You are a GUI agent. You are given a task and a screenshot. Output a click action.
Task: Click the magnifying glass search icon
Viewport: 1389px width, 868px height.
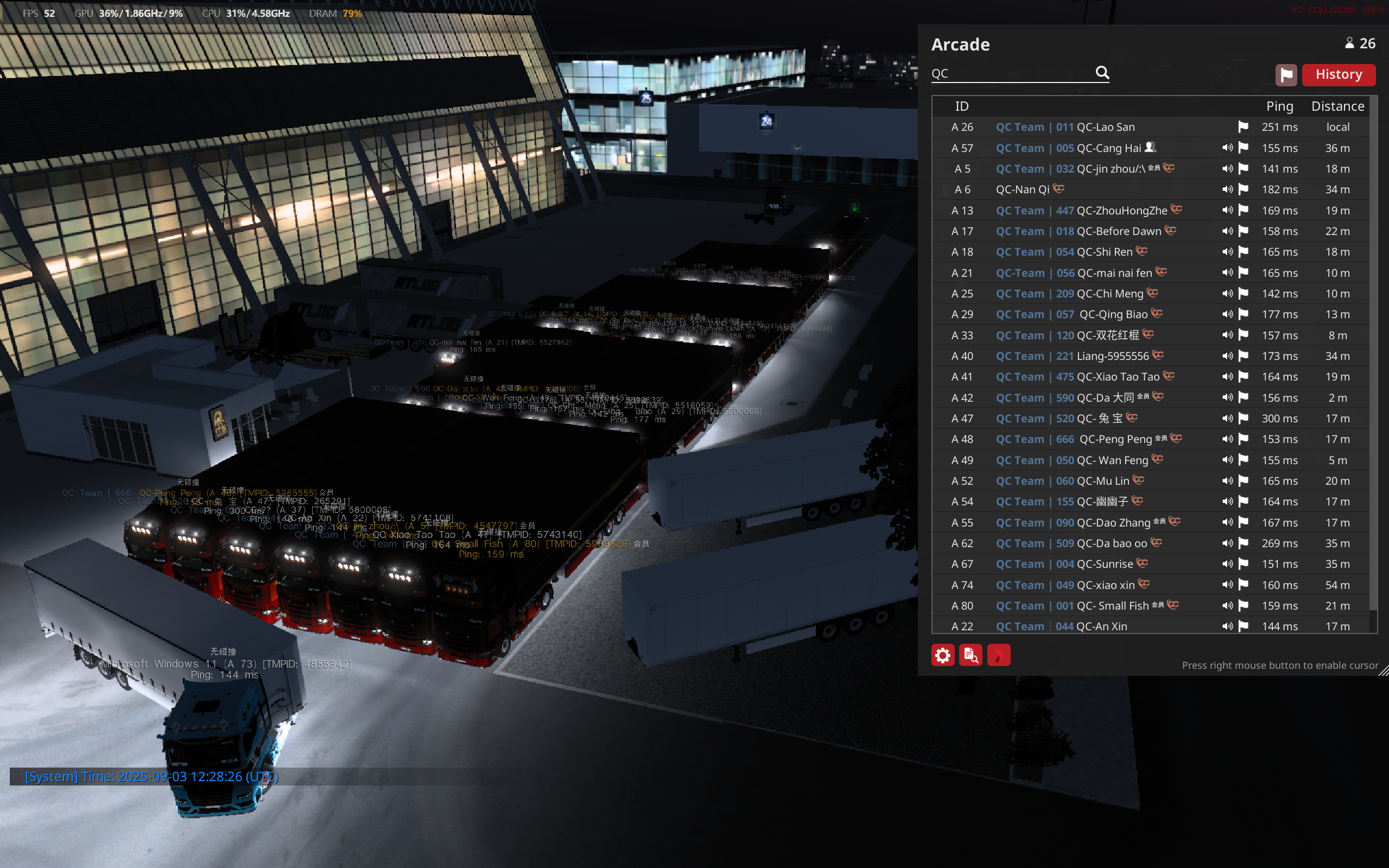1102,72
